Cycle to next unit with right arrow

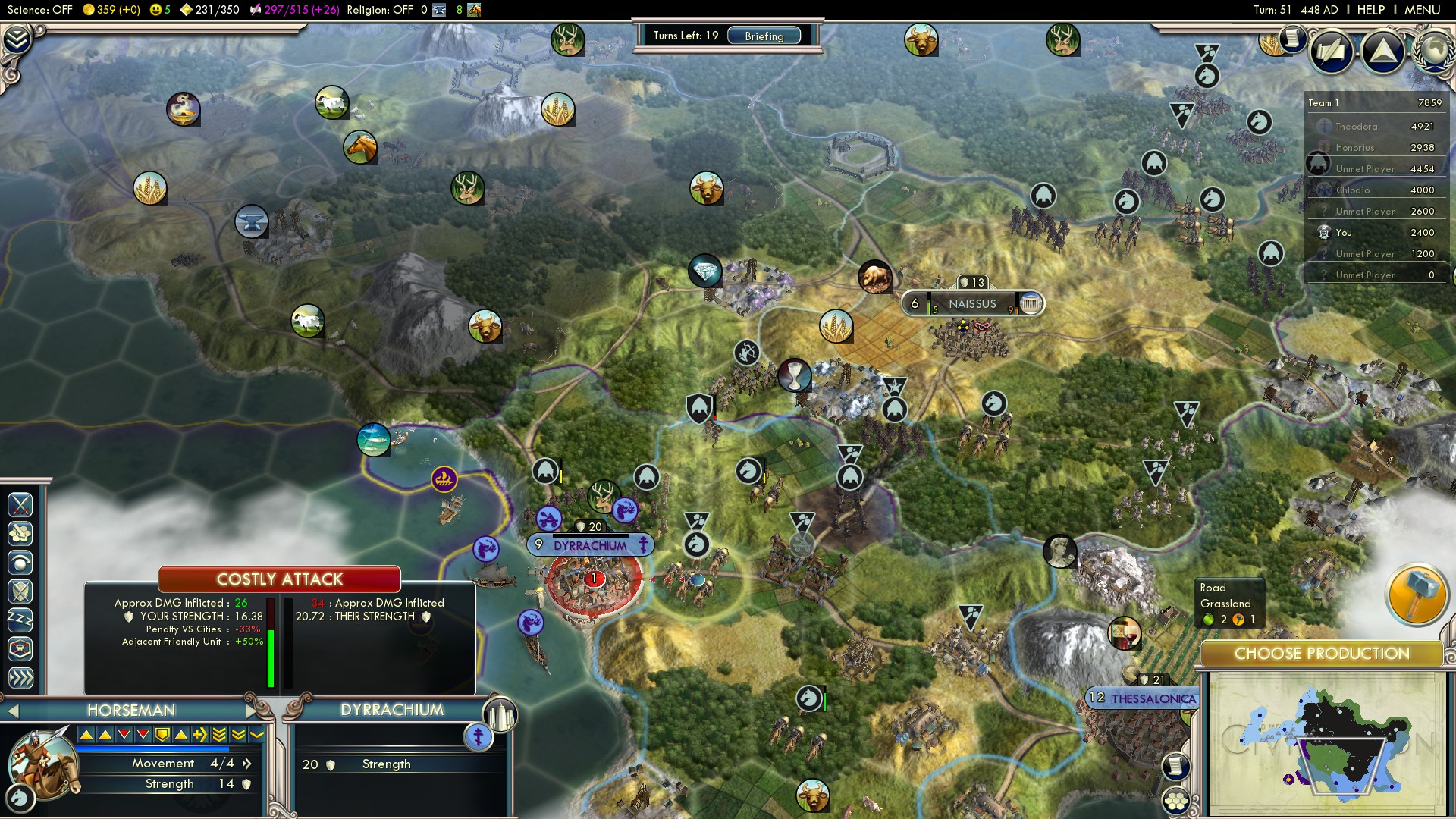point(253,711)
